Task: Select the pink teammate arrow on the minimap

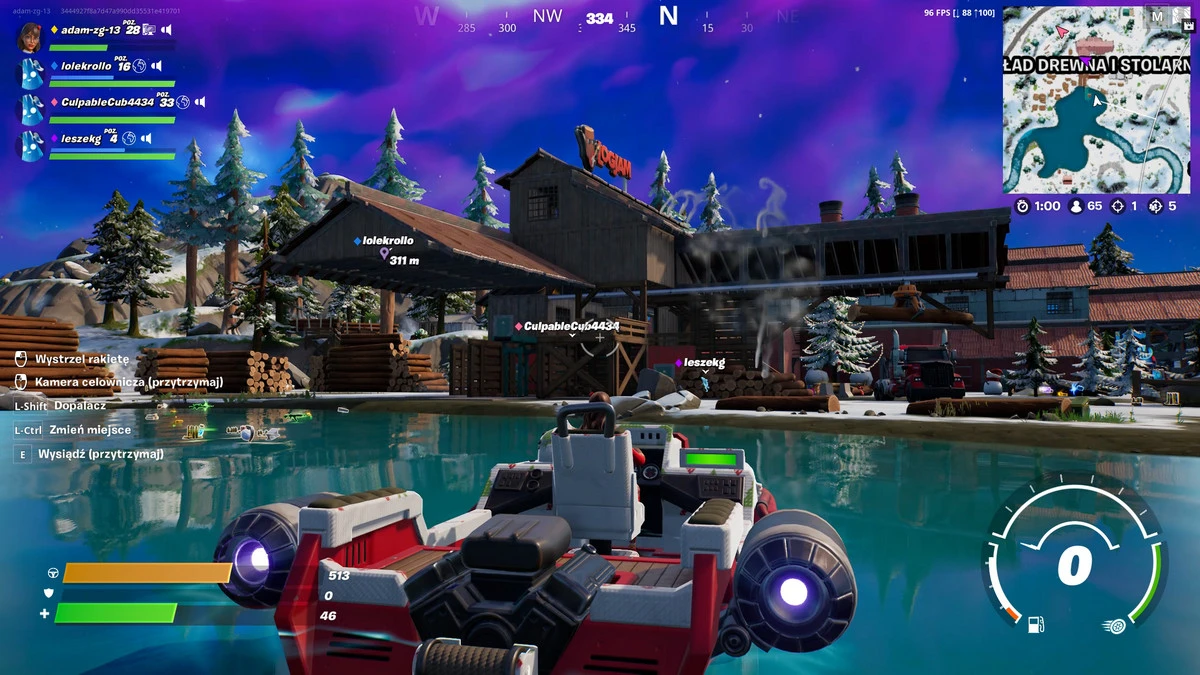Action: [x=1063, y=32]
